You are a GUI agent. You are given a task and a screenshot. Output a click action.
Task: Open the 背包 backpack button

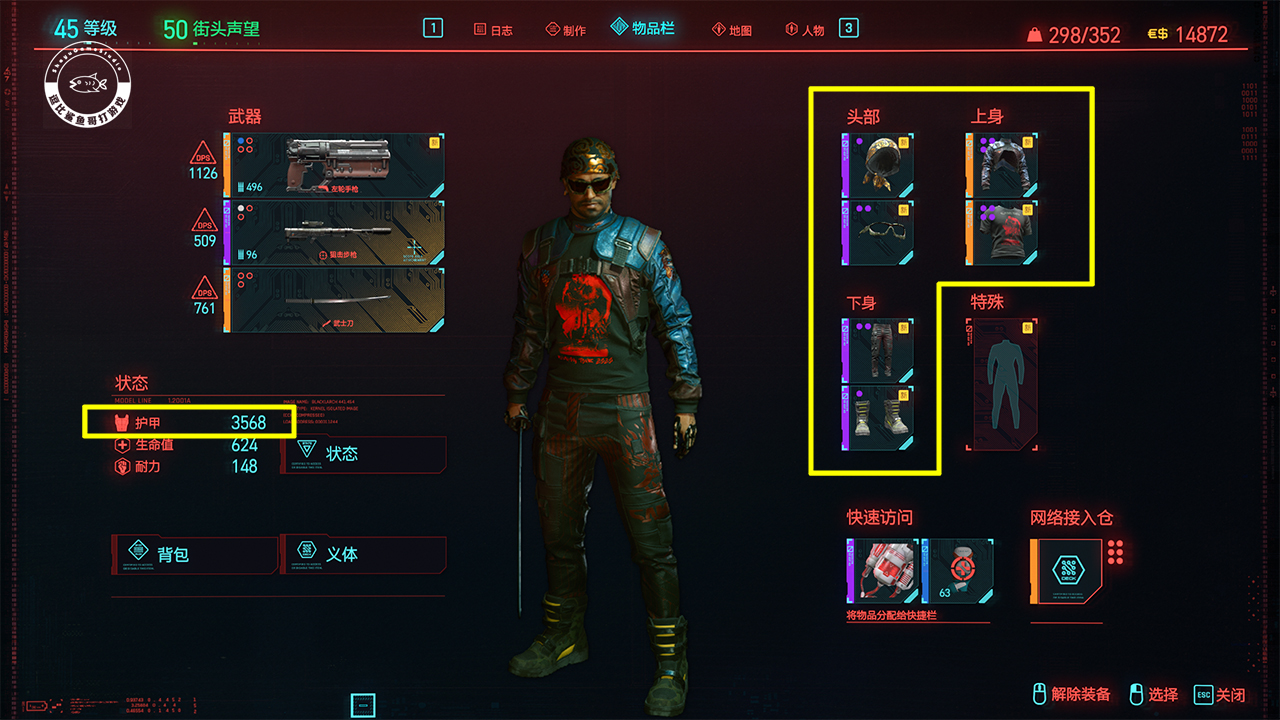coord(195,553)
